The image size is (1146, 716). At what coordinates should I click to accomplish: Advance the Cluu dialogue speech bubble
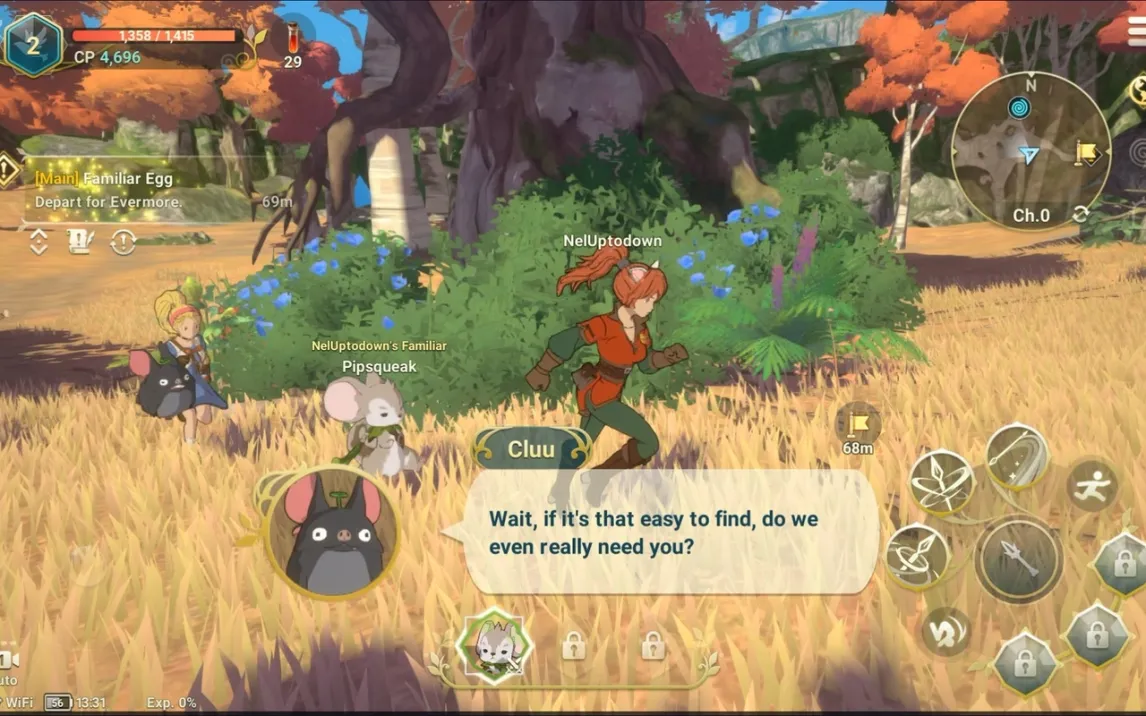[x=670, y=533]
